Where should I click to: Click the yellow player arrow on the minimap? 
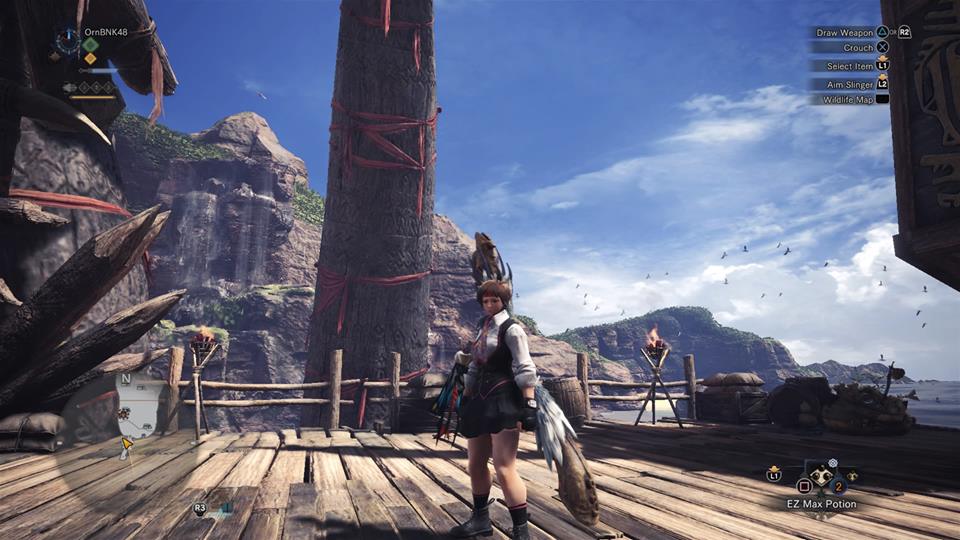click(x=127, y=441)
